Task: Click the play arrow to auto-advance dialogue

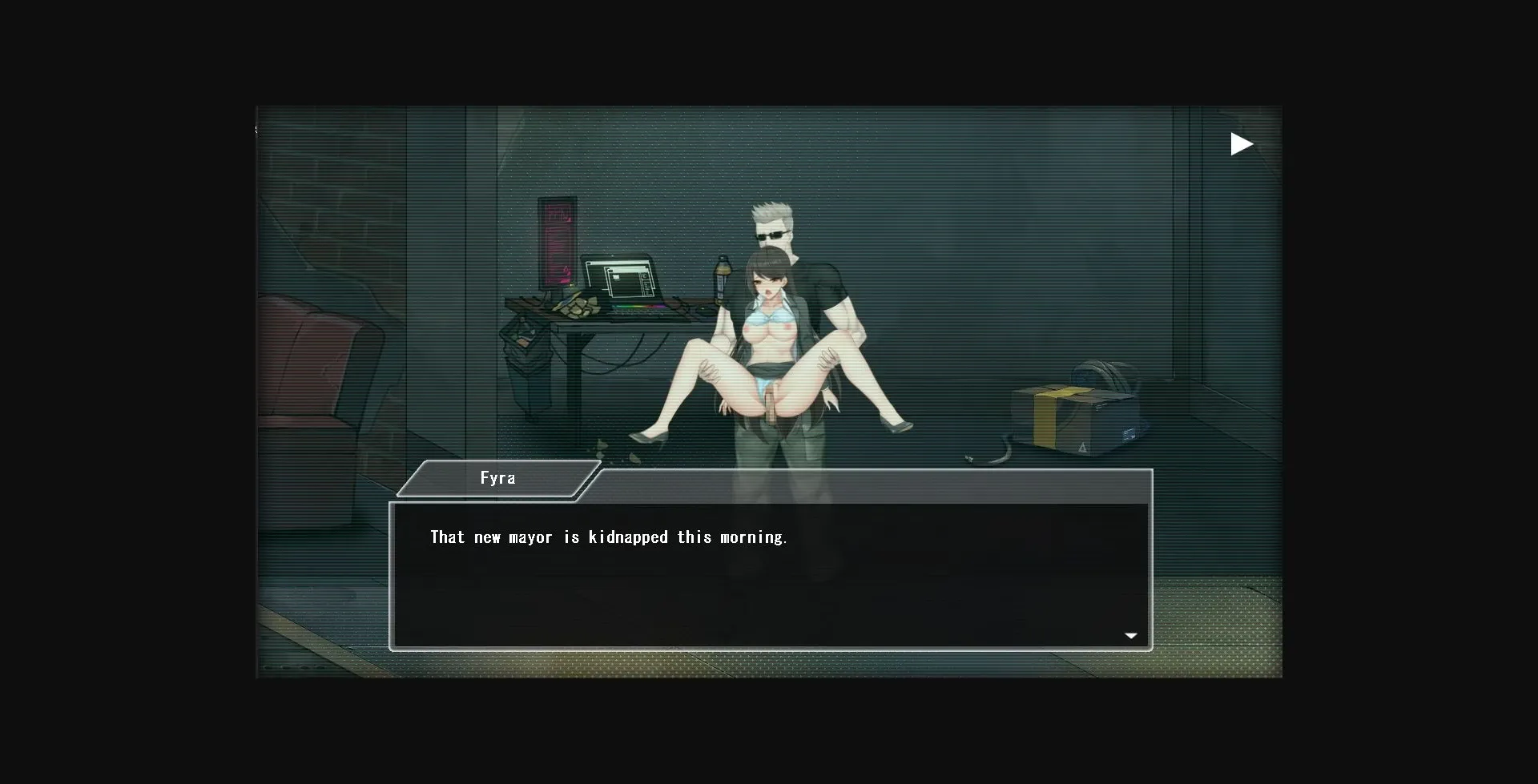Action: pos(1242,144)
